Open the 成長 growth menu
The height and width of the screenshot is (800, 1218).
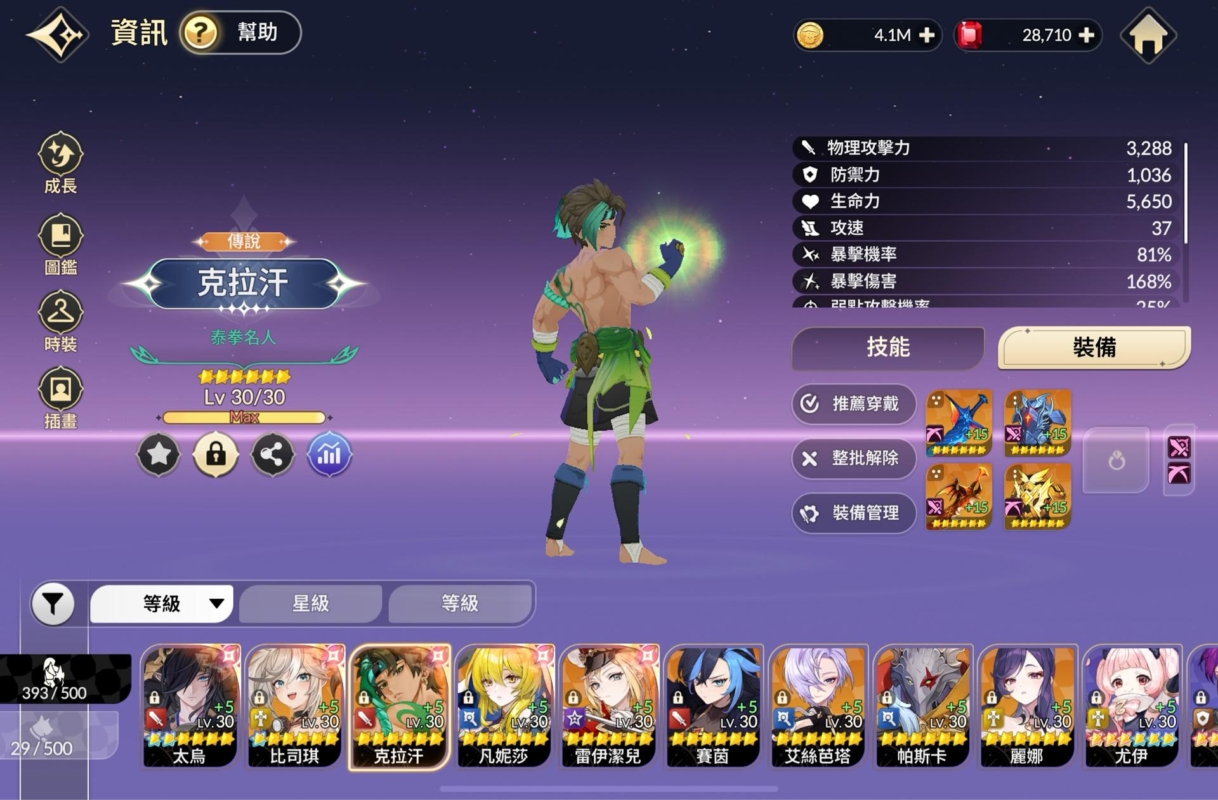tap(60, 164)
